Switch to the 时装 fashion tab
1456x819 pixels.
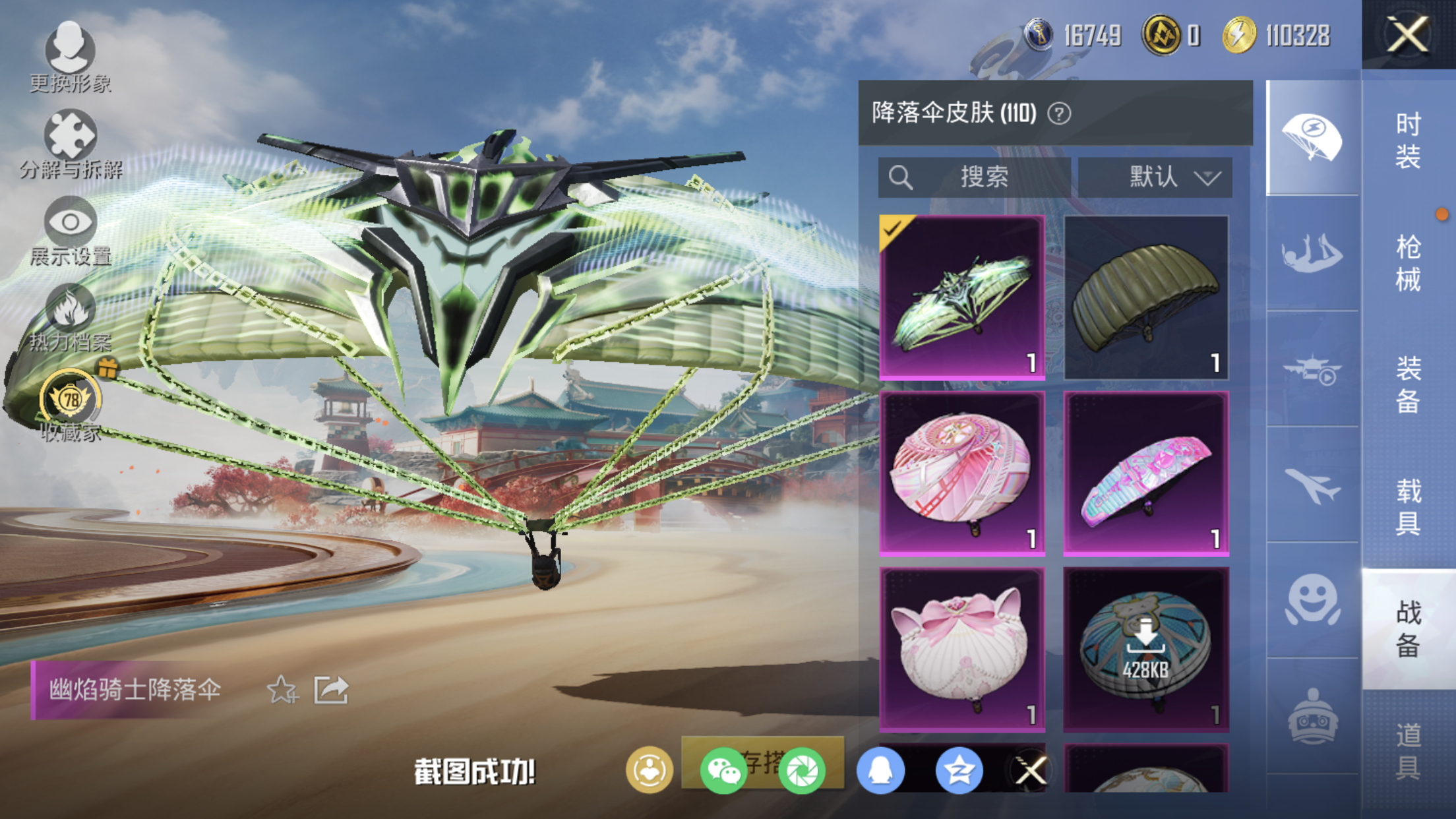1408,140
